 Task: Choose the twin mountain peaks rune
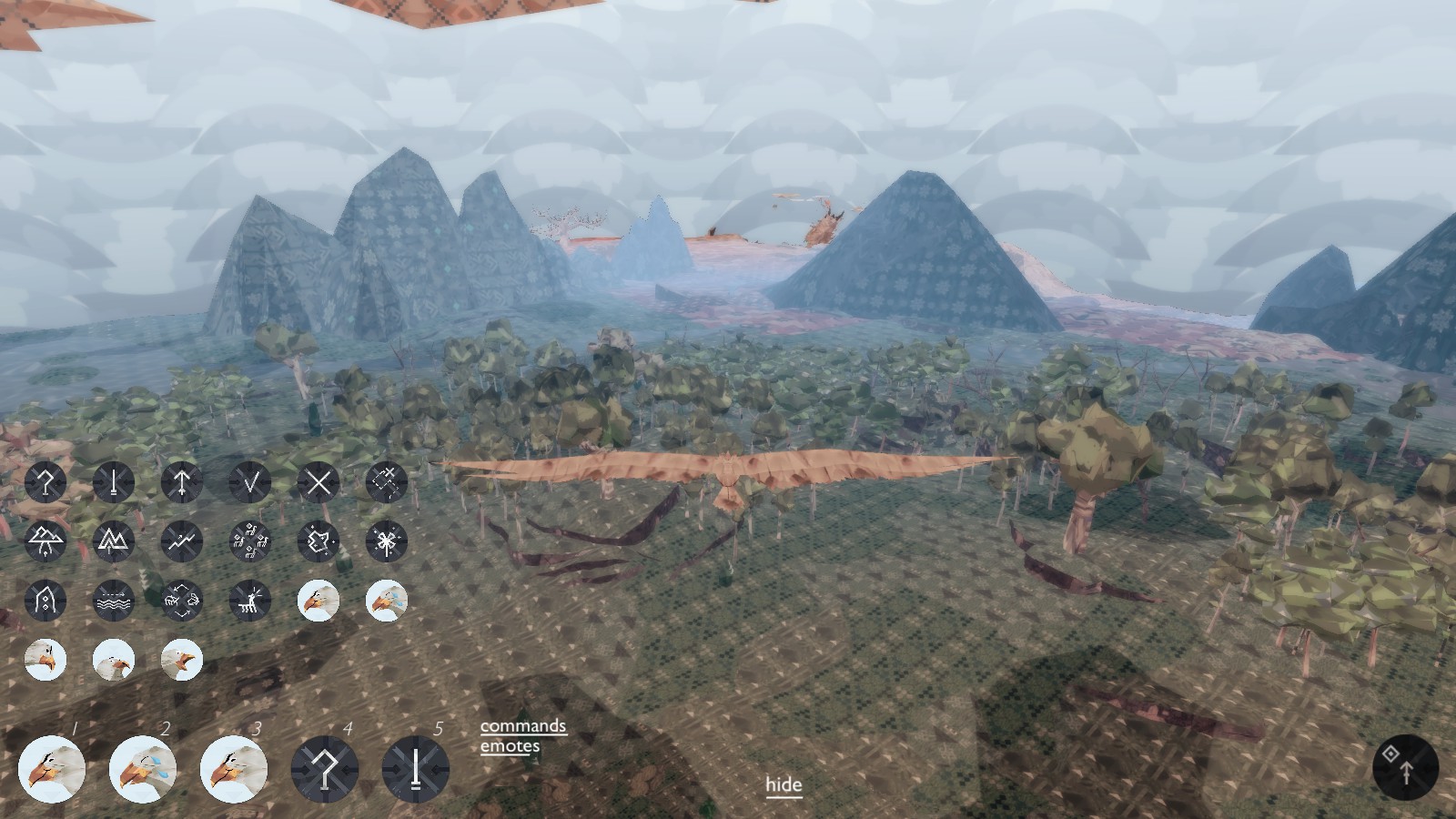coord(113,542)
